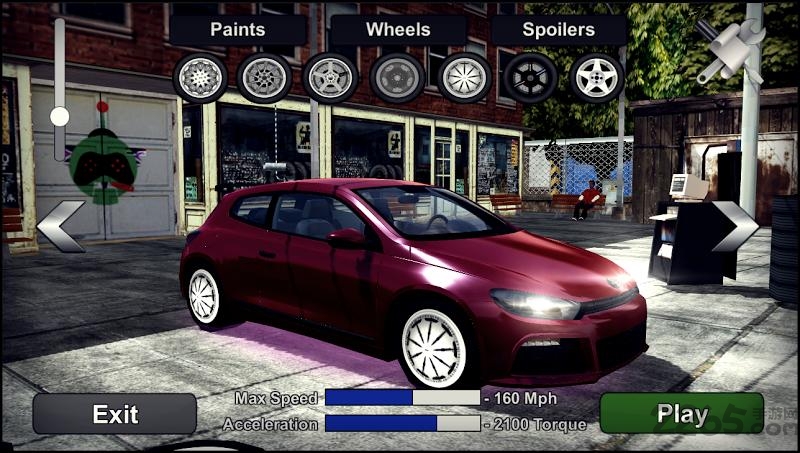Switch to the Wheels category
The image size is (800, 453).
click(x=398, y=29)
